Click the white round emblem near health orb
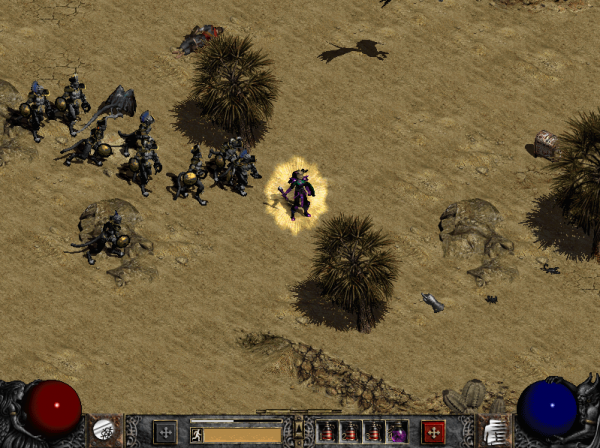 [x=103, y=430]
